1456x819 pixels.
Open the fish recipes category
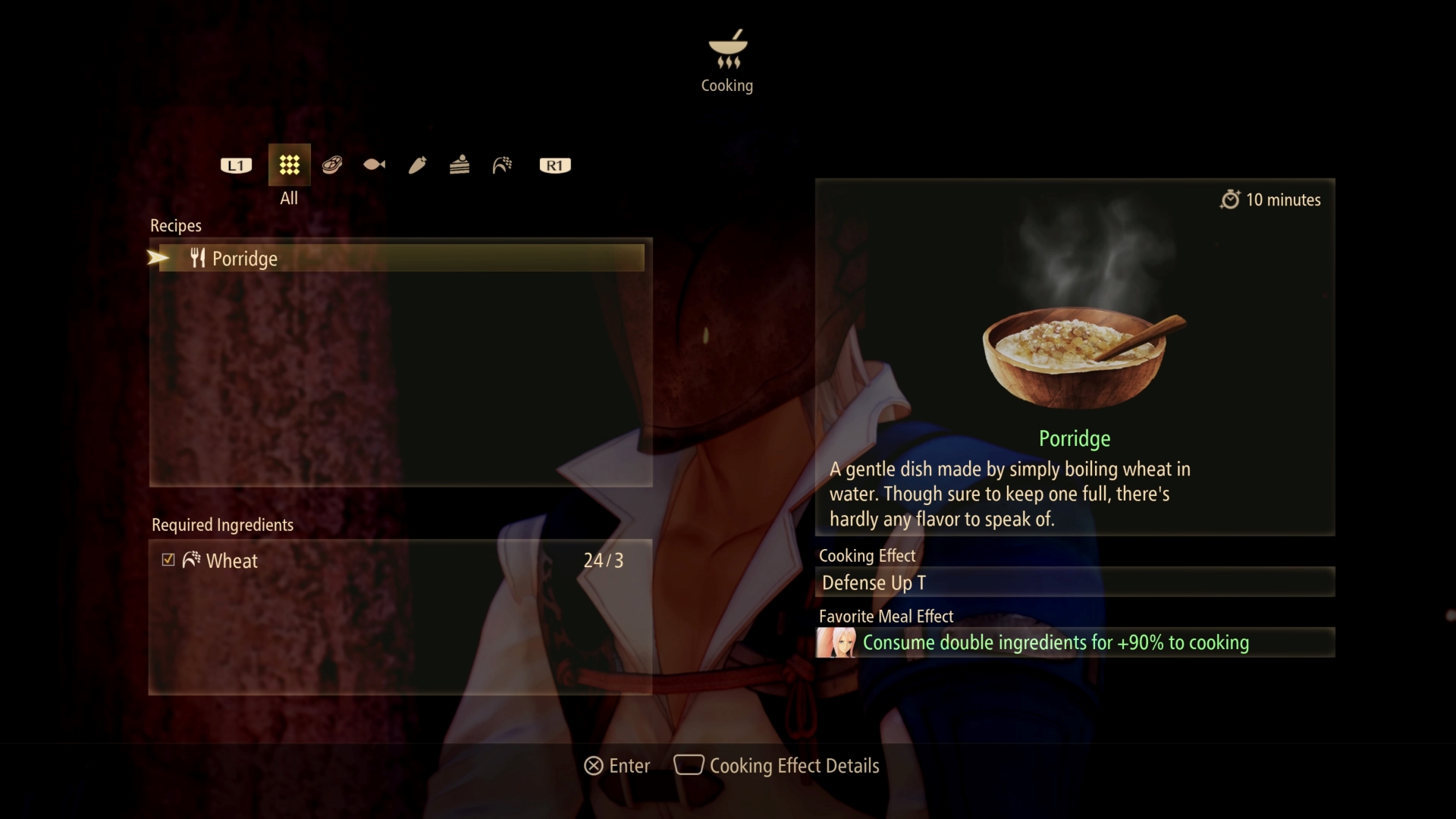click(x=374, y=165)
